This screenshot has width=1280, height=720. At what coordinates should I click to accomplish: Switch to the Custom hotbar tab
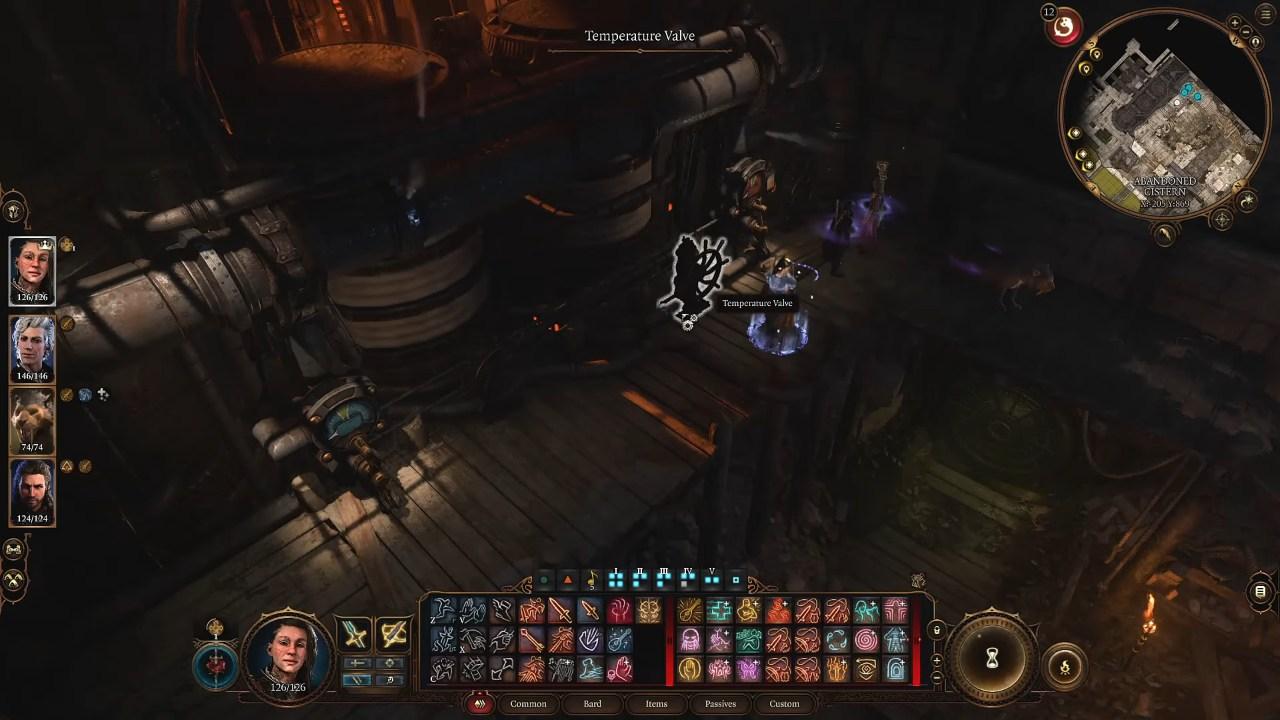[x=784, y=704]
